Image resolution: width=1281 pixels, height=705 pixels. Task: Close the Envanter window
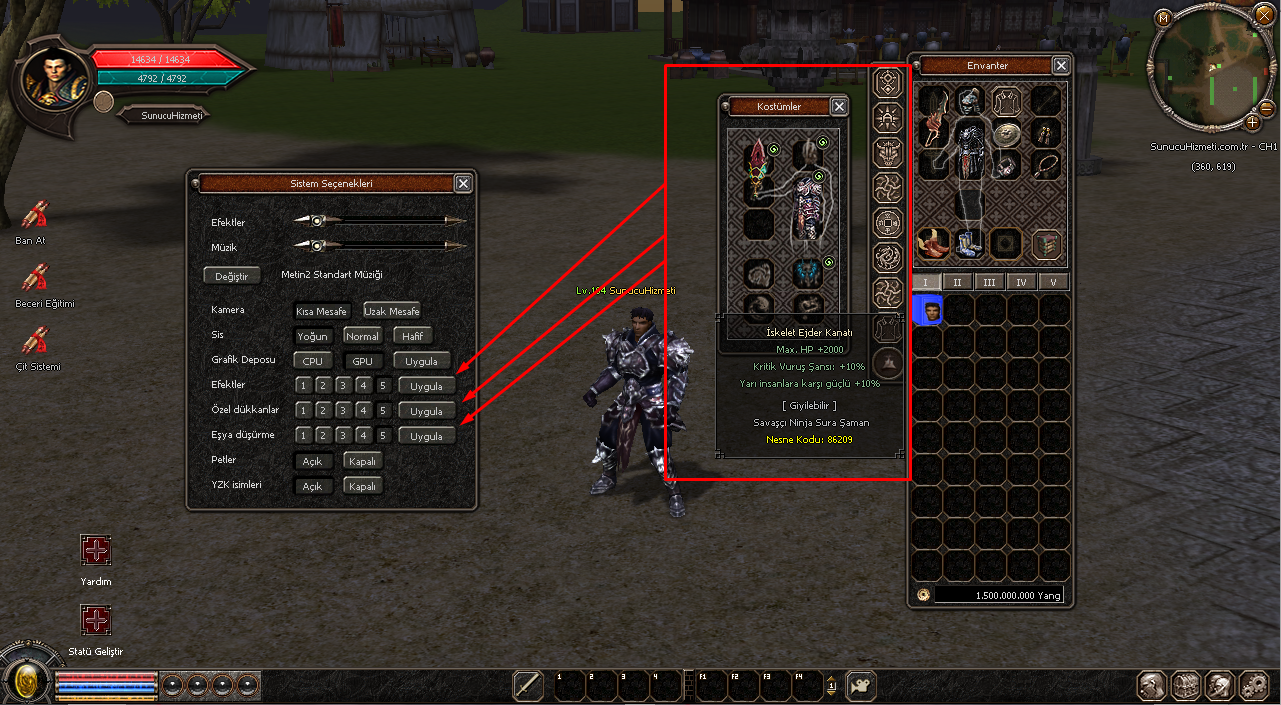click(x=1061, y=66)
